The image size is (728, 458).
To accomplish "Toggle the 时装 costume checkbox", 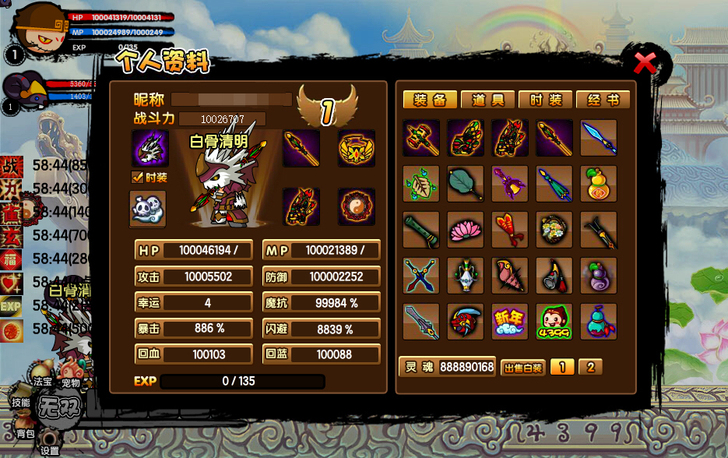I will pos(138,177).
